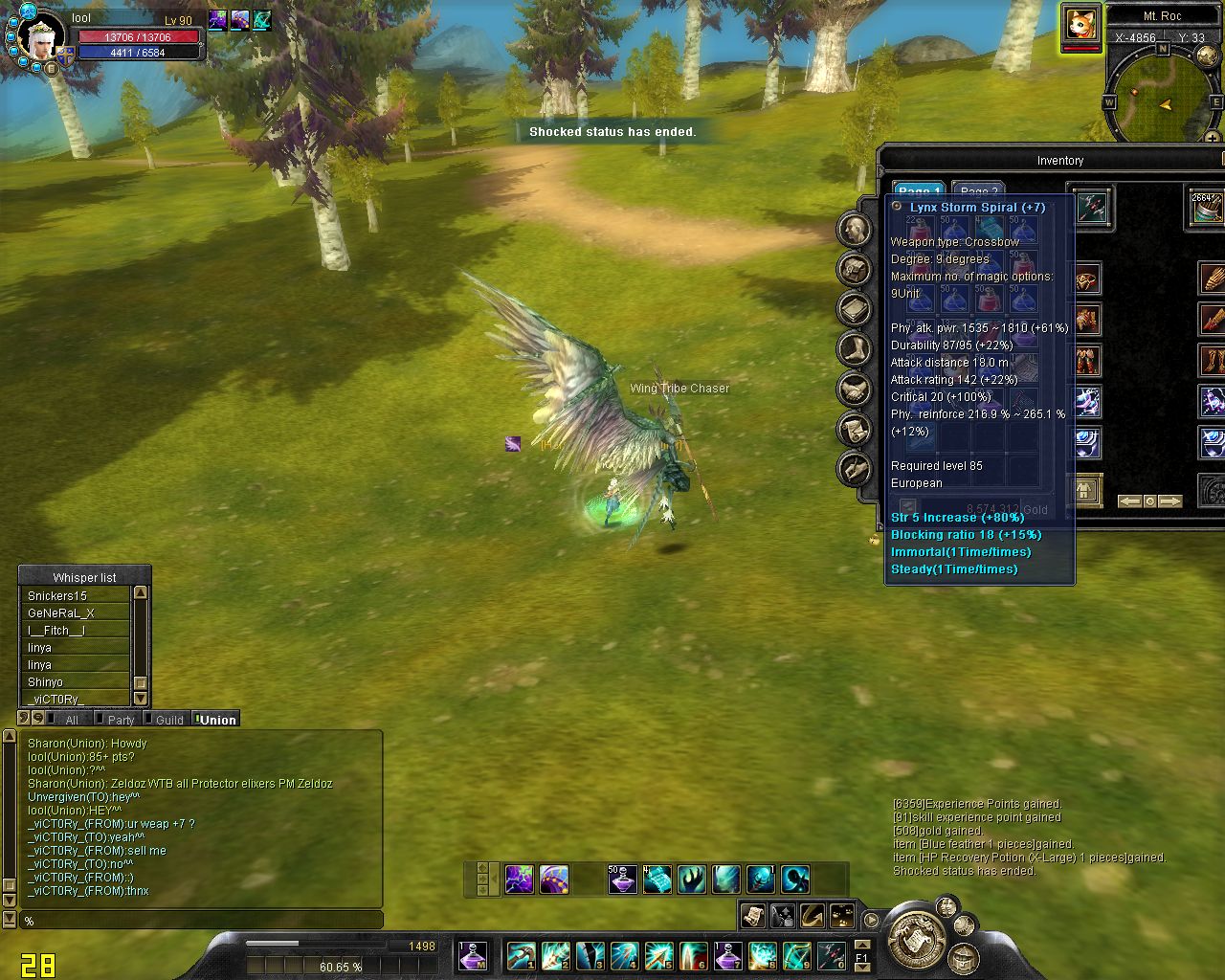The image size is (1225, 980).
Task: Switch to the Guild chat tab
Action: tap(168, 720)
